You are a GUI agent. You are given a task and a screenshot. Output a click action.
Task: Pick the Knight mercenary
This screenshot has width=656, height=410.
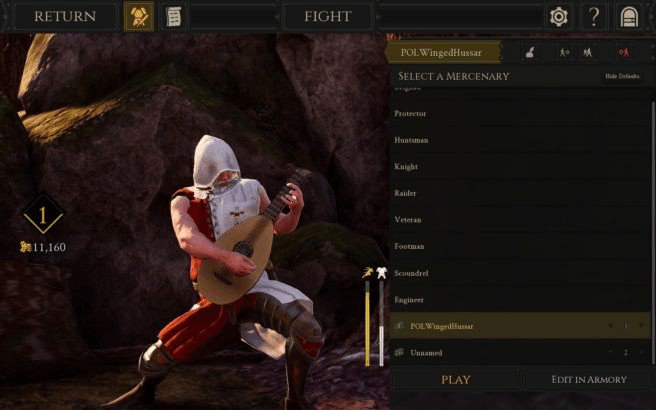pos(406,167)
